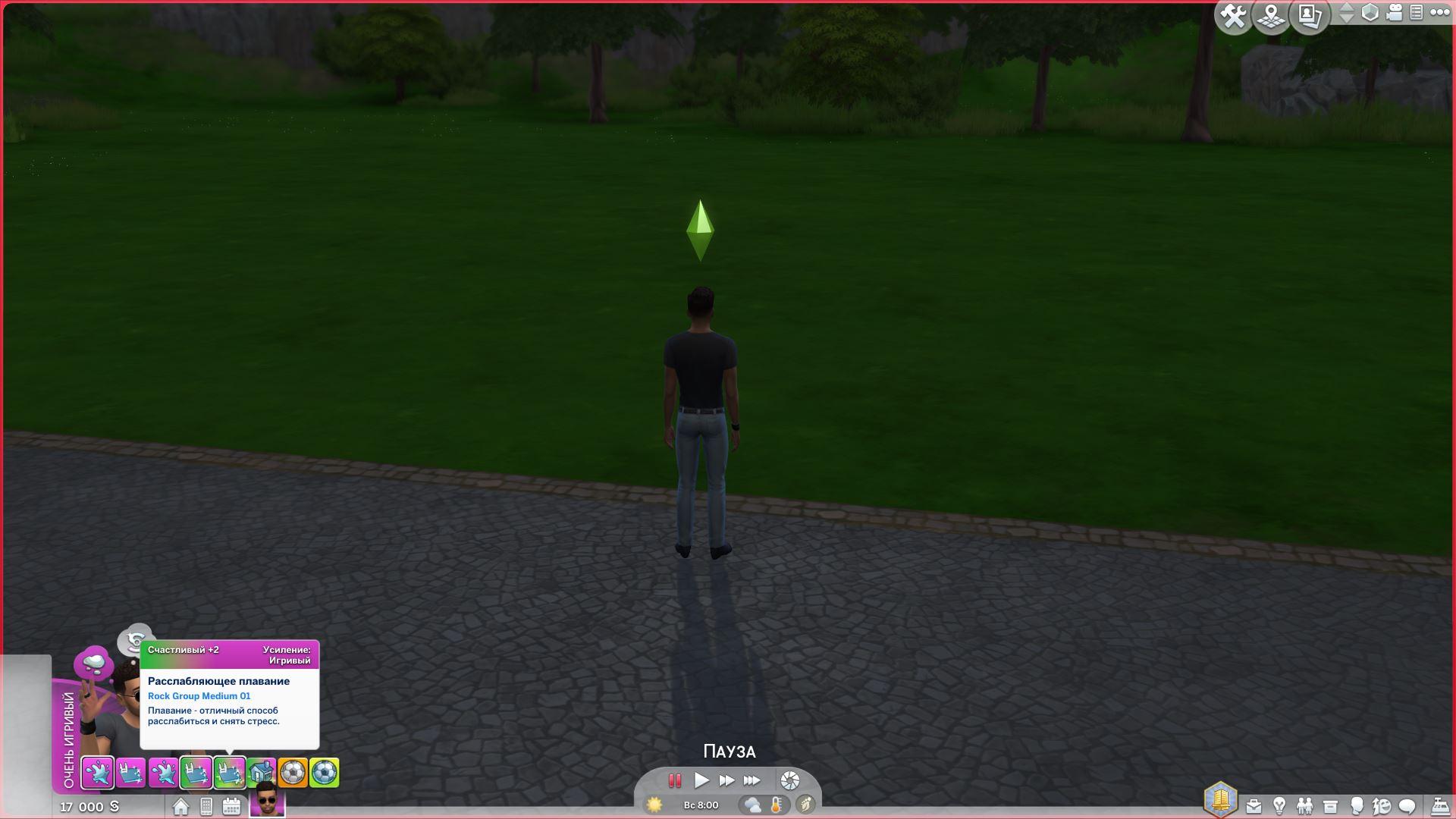Open the Manage Worlds map view
The width and height of the screenshot is (1456, 819).
click(1272, 17)
